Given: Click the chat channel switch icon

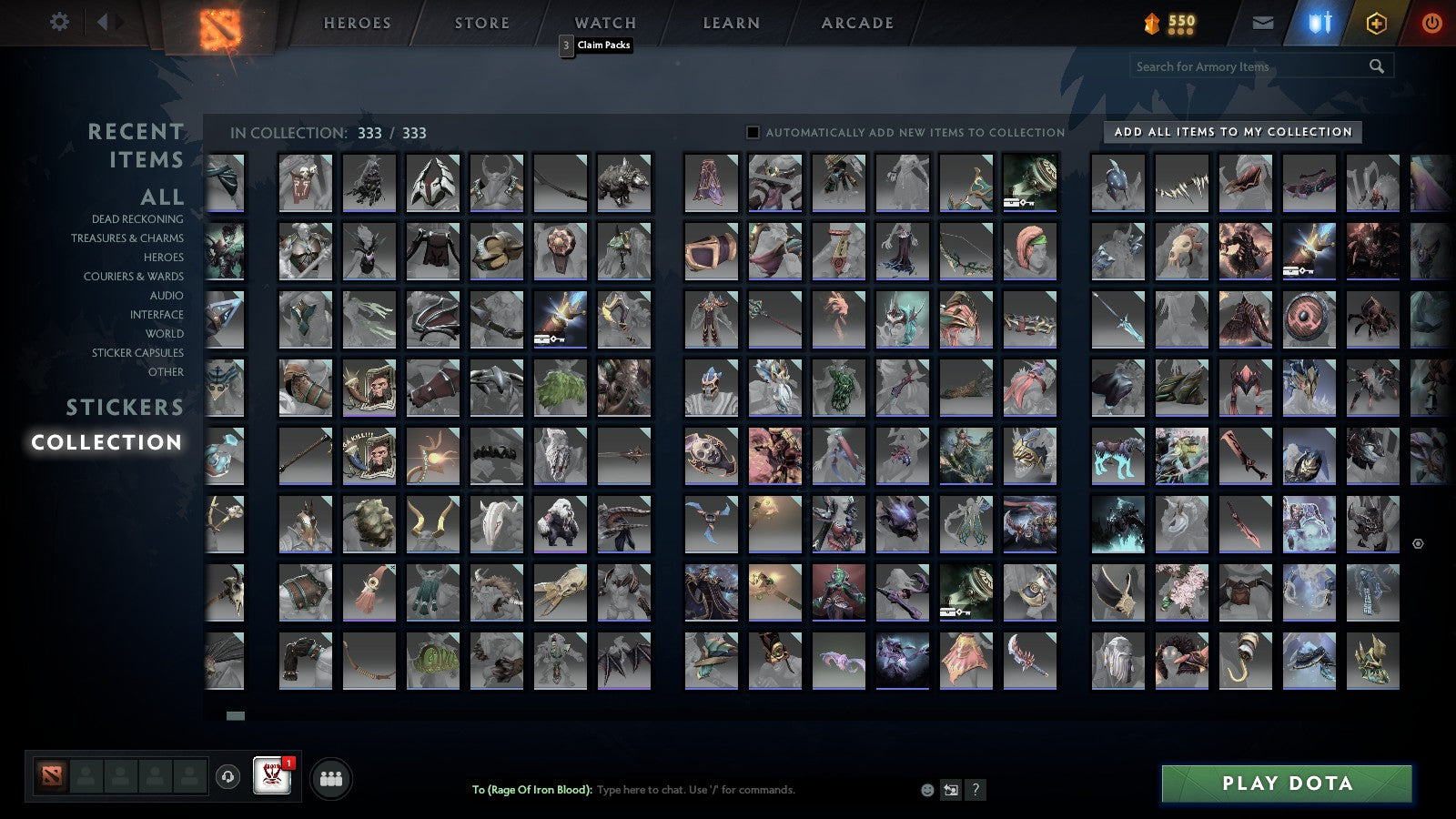Looking at the screenshot, I should pyautogui.click(x=951, y=790).
